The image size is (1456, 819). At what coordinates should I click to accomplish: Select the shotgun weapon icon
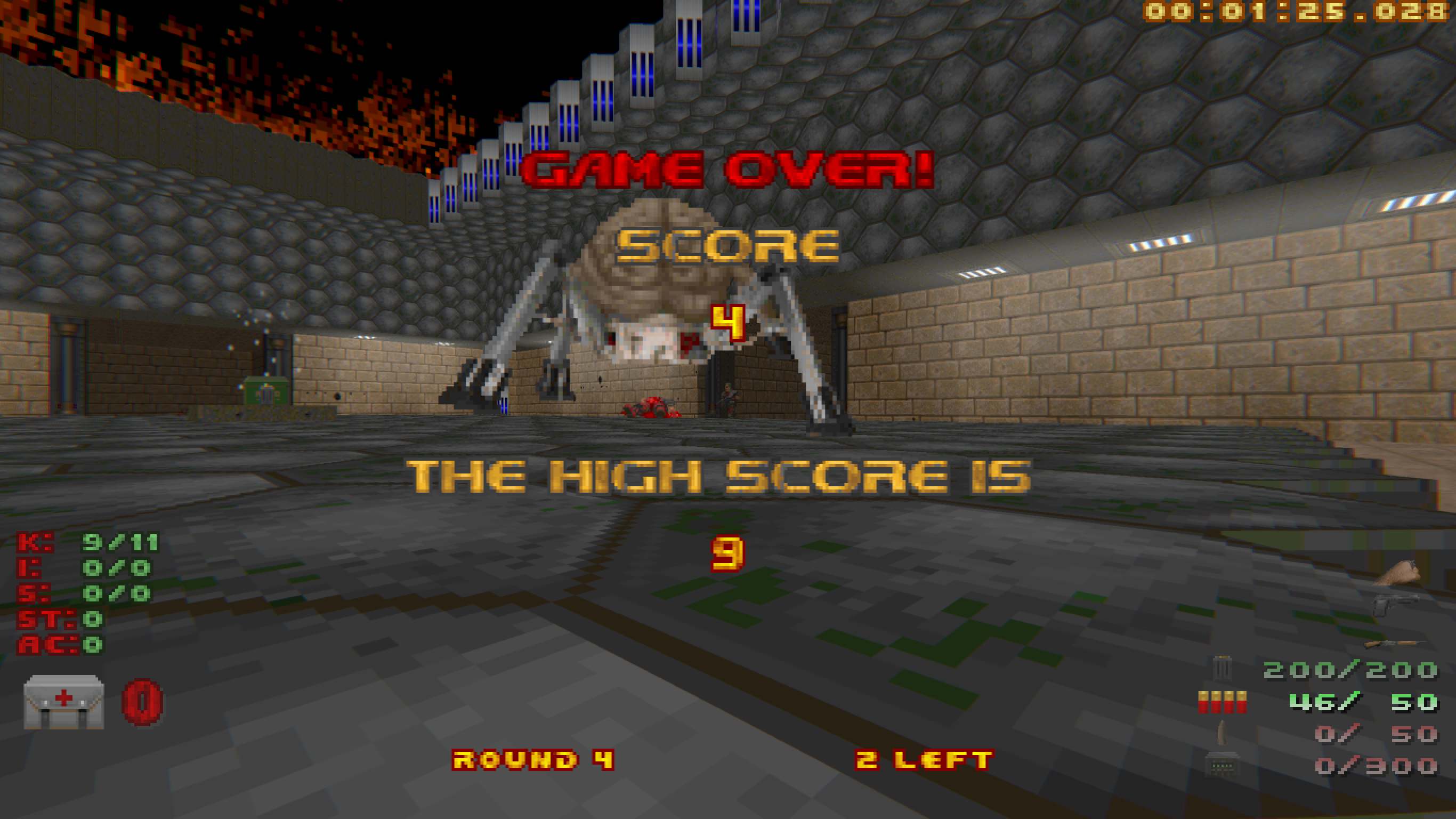click(x=1392, y=644)
